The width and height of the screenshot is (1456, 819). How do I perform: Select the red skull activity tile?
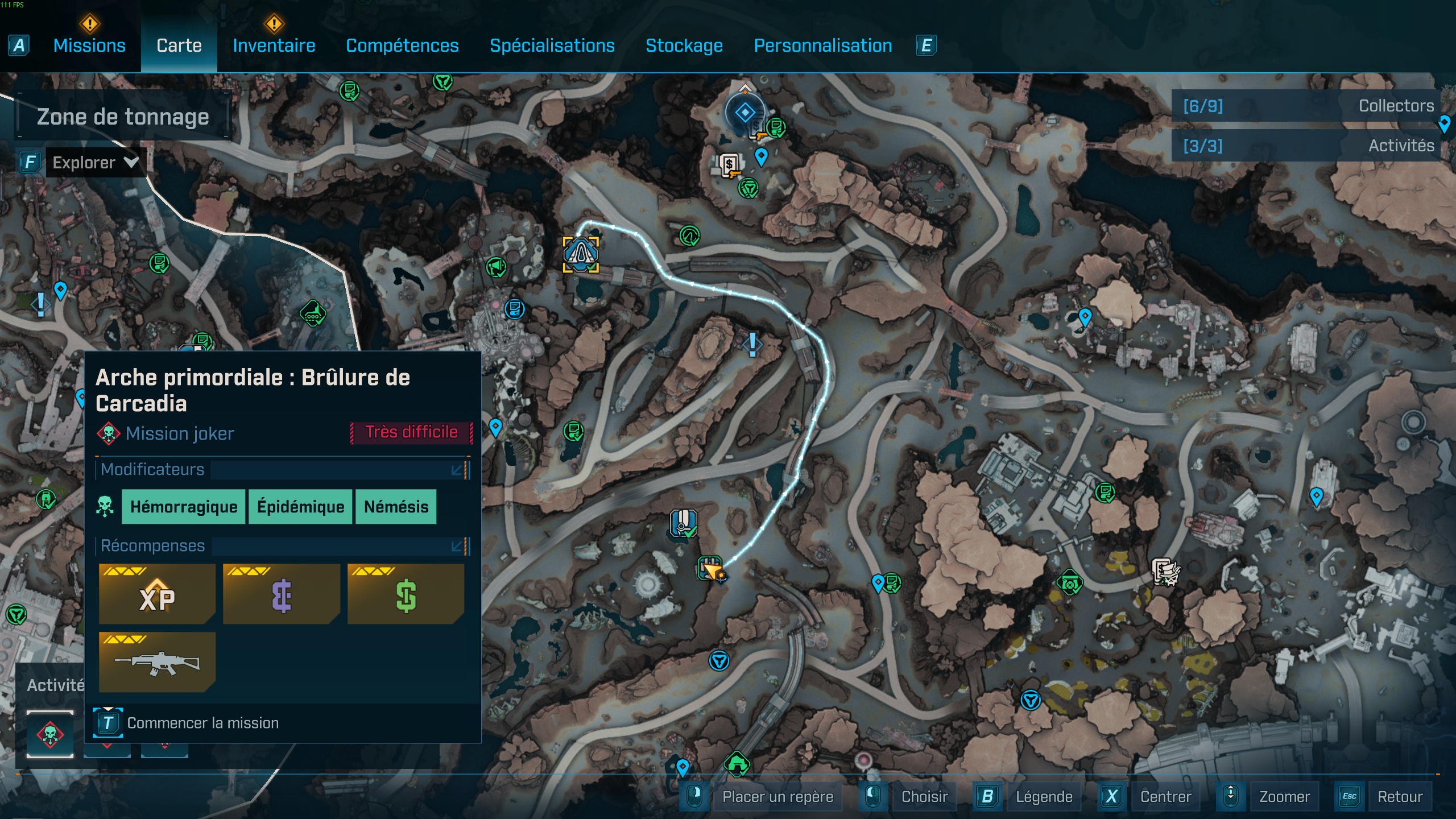[x=50, y=734]
